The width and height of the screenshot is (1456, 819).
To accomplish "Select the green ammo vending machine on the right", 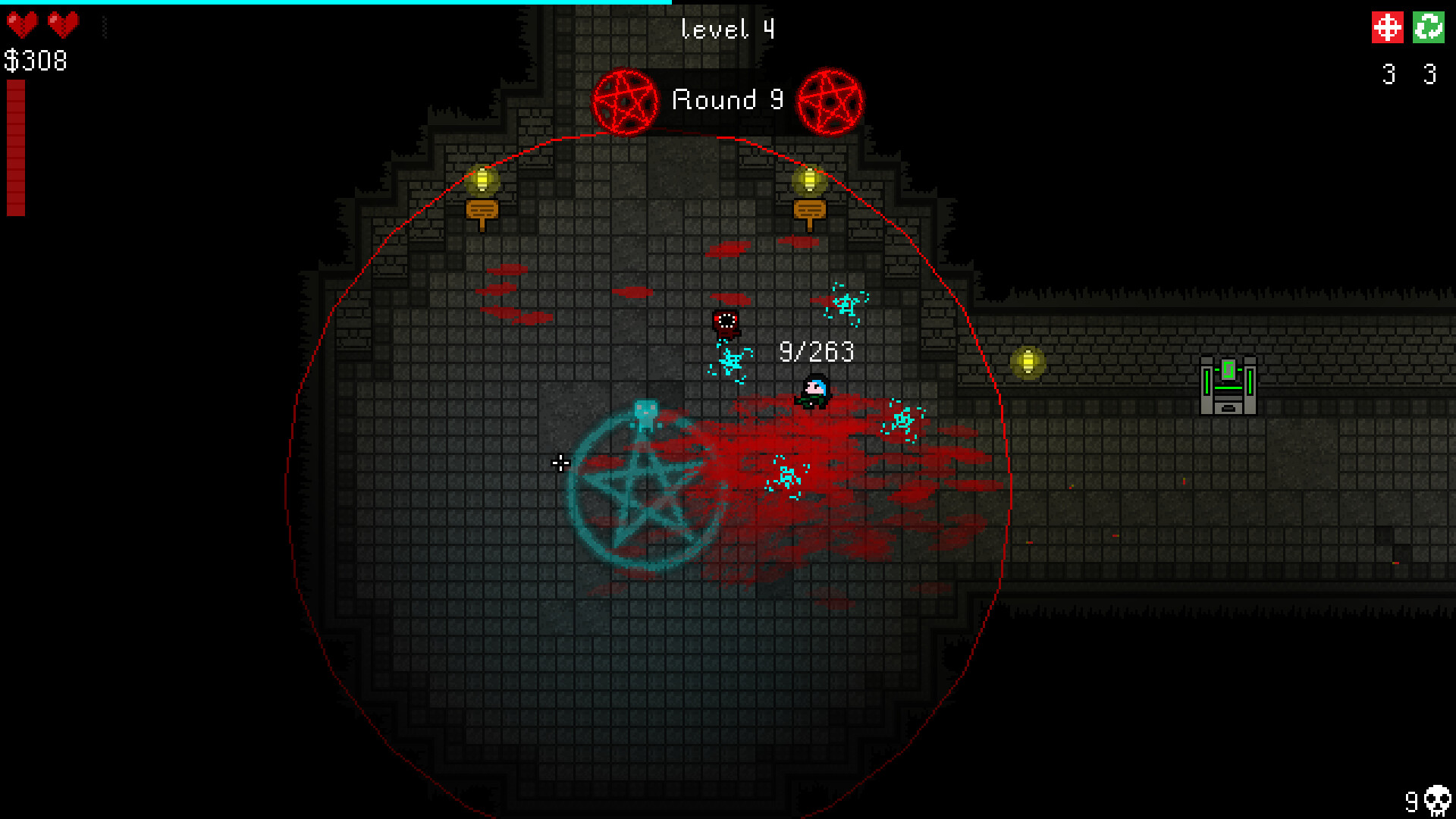I will point(1228,387).
